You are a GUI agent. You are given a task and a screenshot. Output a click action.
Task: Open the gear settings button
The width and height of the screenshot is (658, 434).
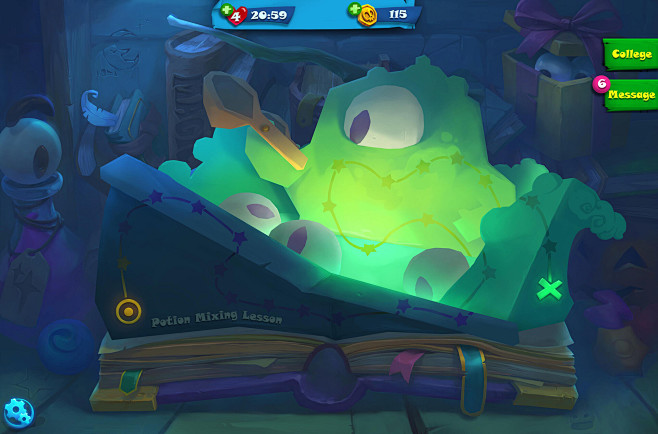click(x=18, y=411)
